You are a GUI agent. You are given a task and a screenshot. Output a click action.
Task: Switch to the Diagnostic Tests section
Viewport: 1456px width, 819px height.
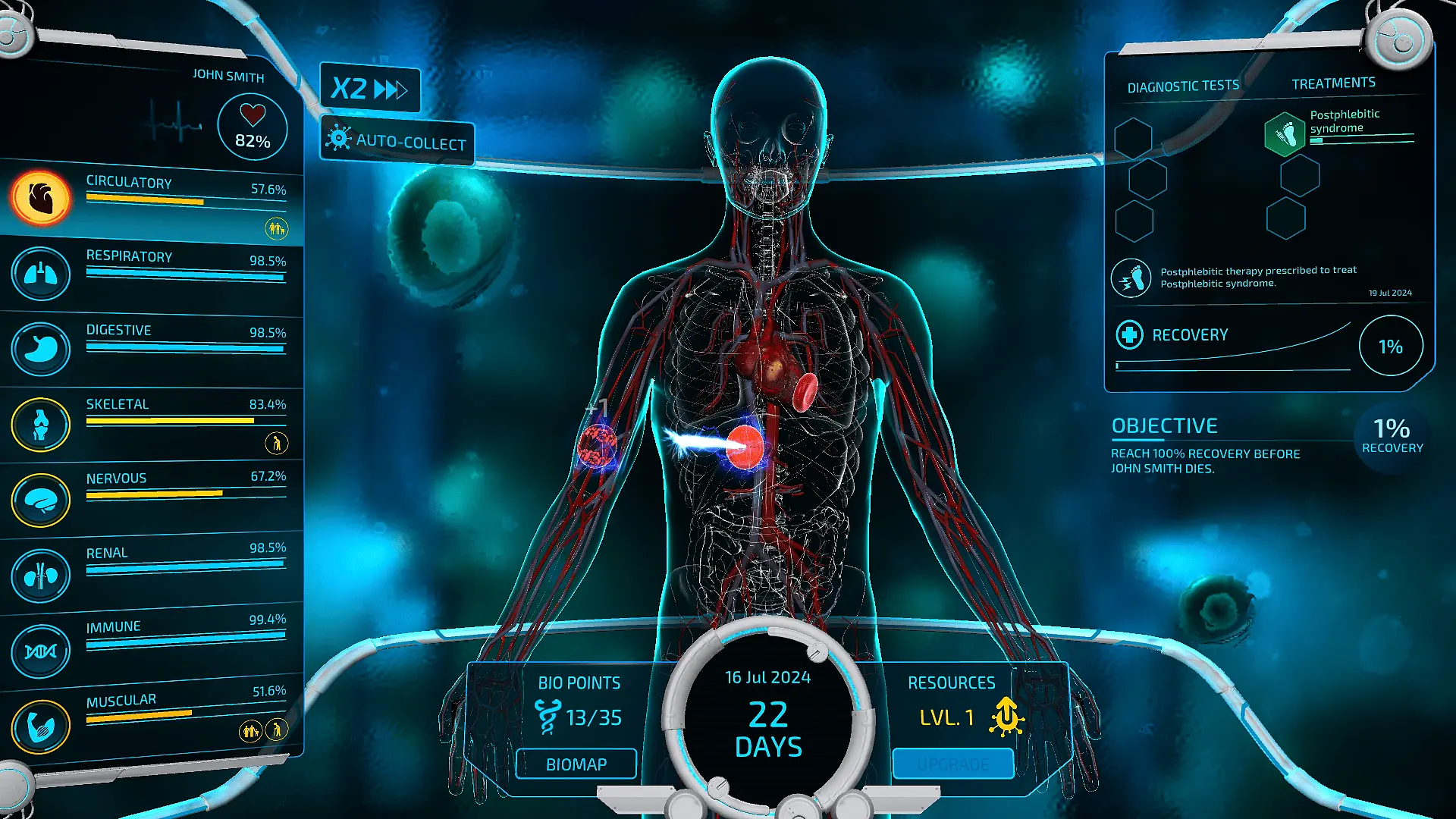[x=1183, y=86]
